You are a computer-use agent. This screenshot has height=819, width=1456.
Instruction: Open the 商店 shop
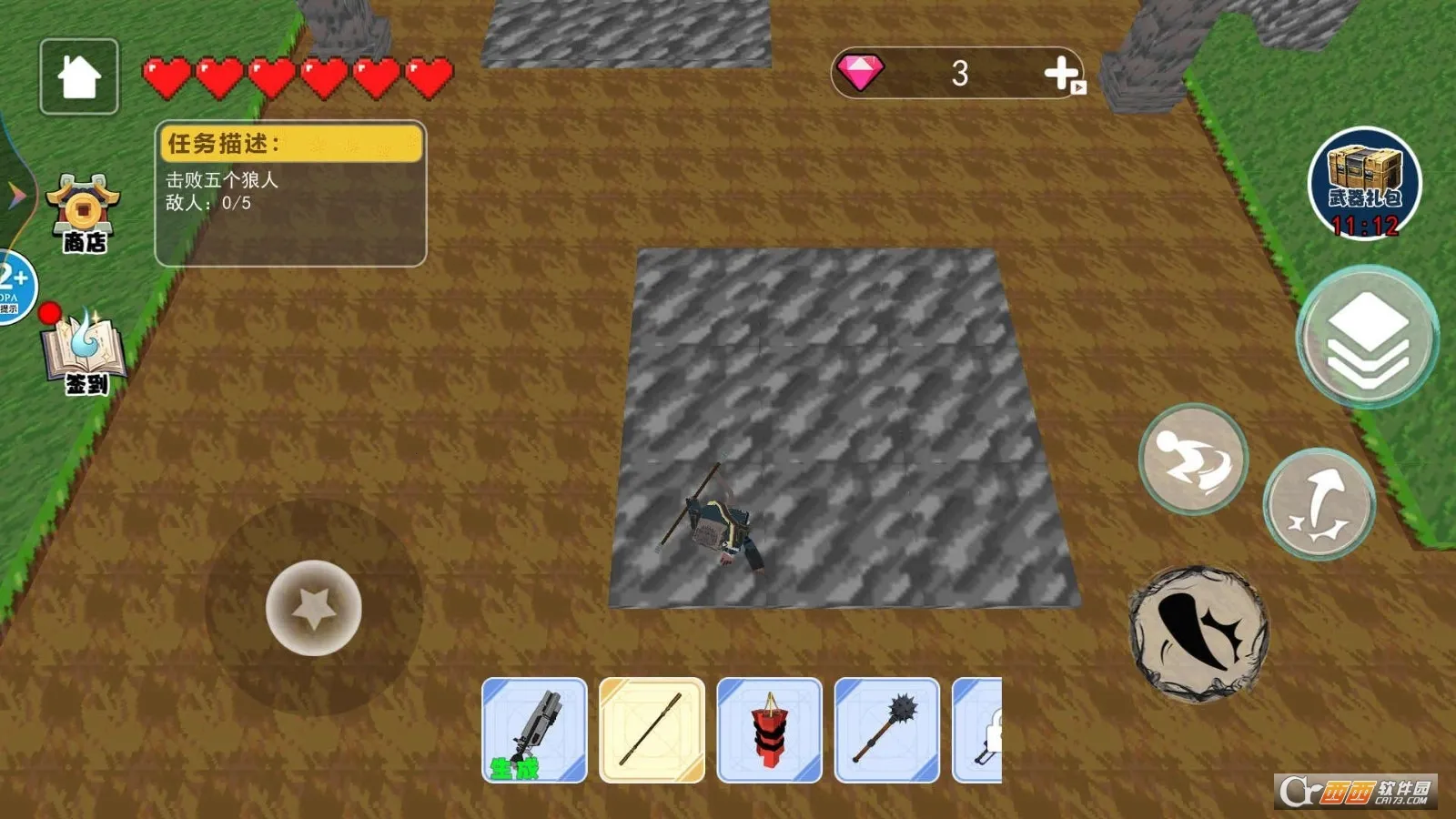84,214
